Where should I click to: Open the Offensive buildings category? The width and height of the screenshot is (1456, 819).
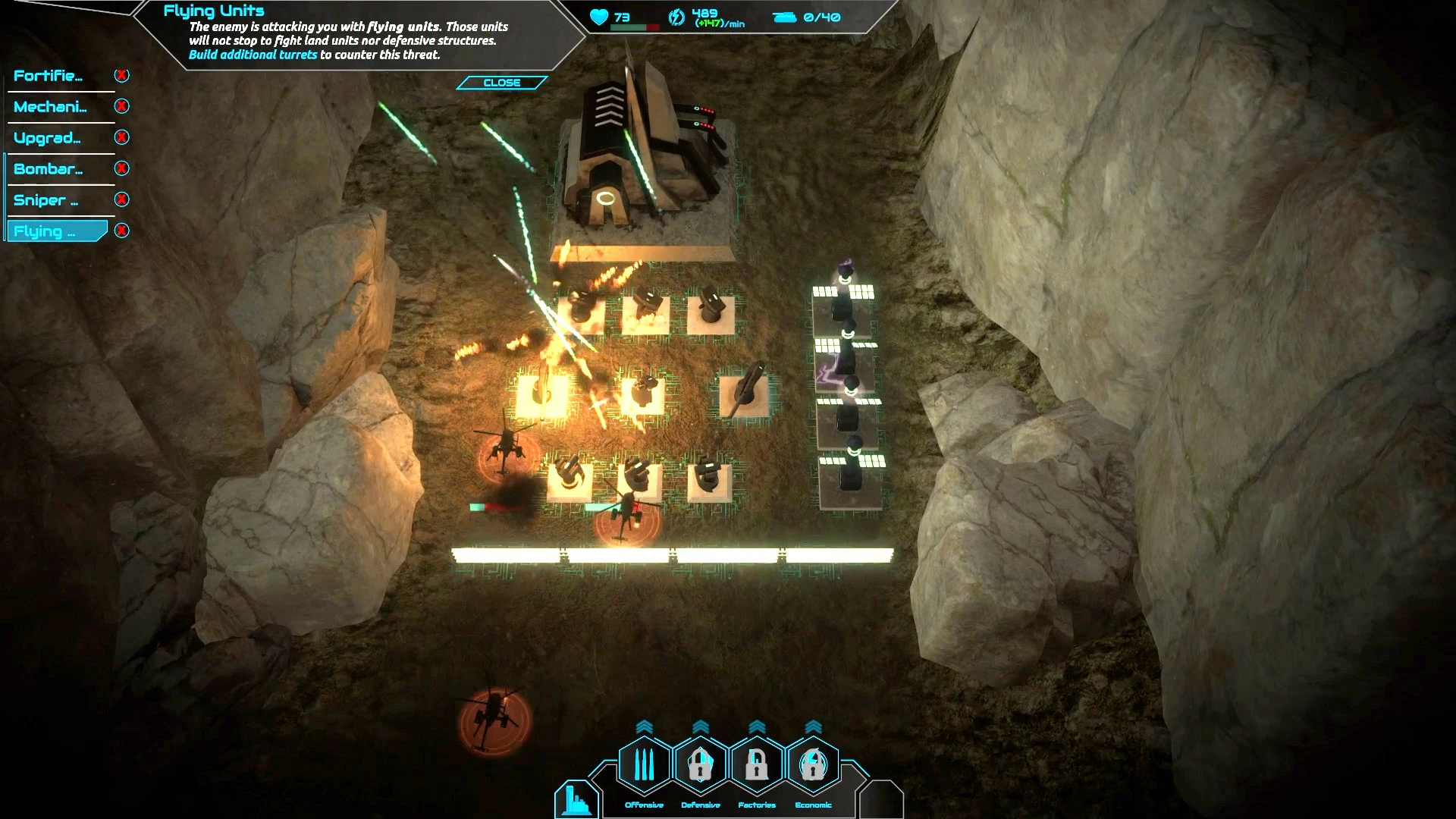point(644,765)
